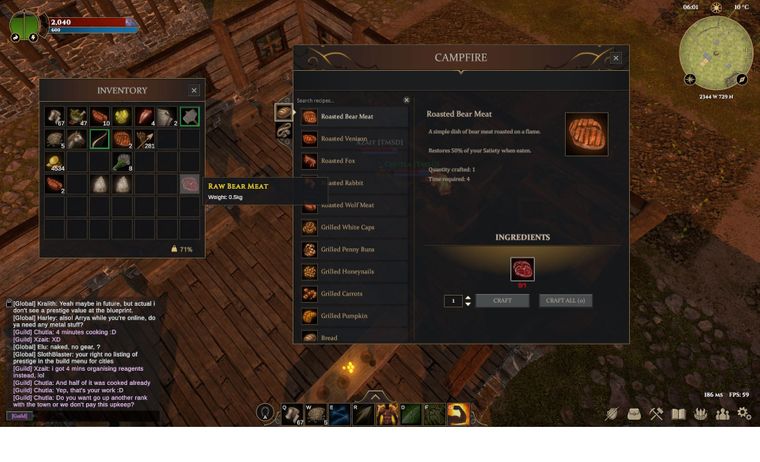Click the Craft All button
The height and width of the screenshot is (462, 760).
tap(566, 300)
